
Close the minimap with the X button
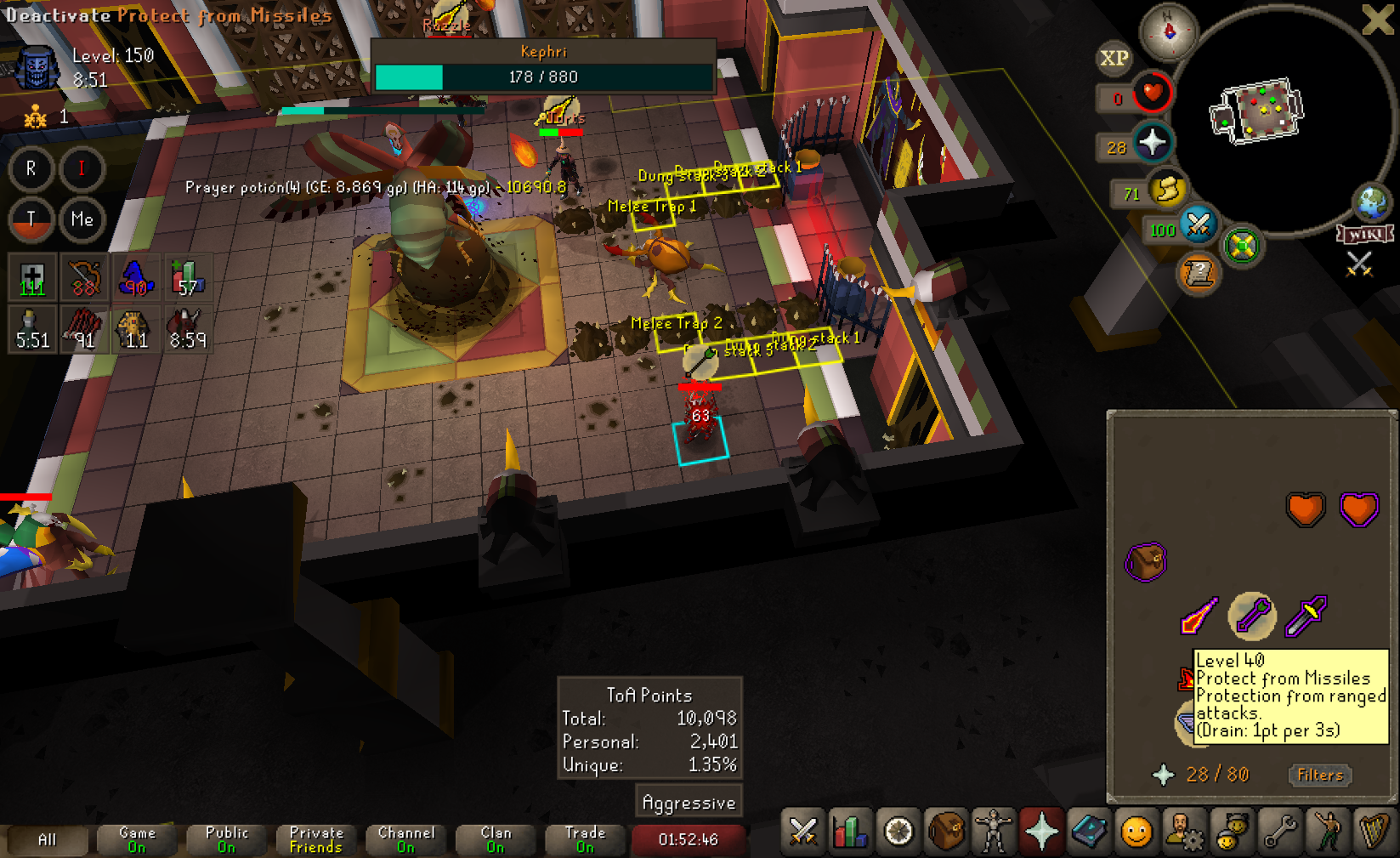click(x=1377, y=20)
